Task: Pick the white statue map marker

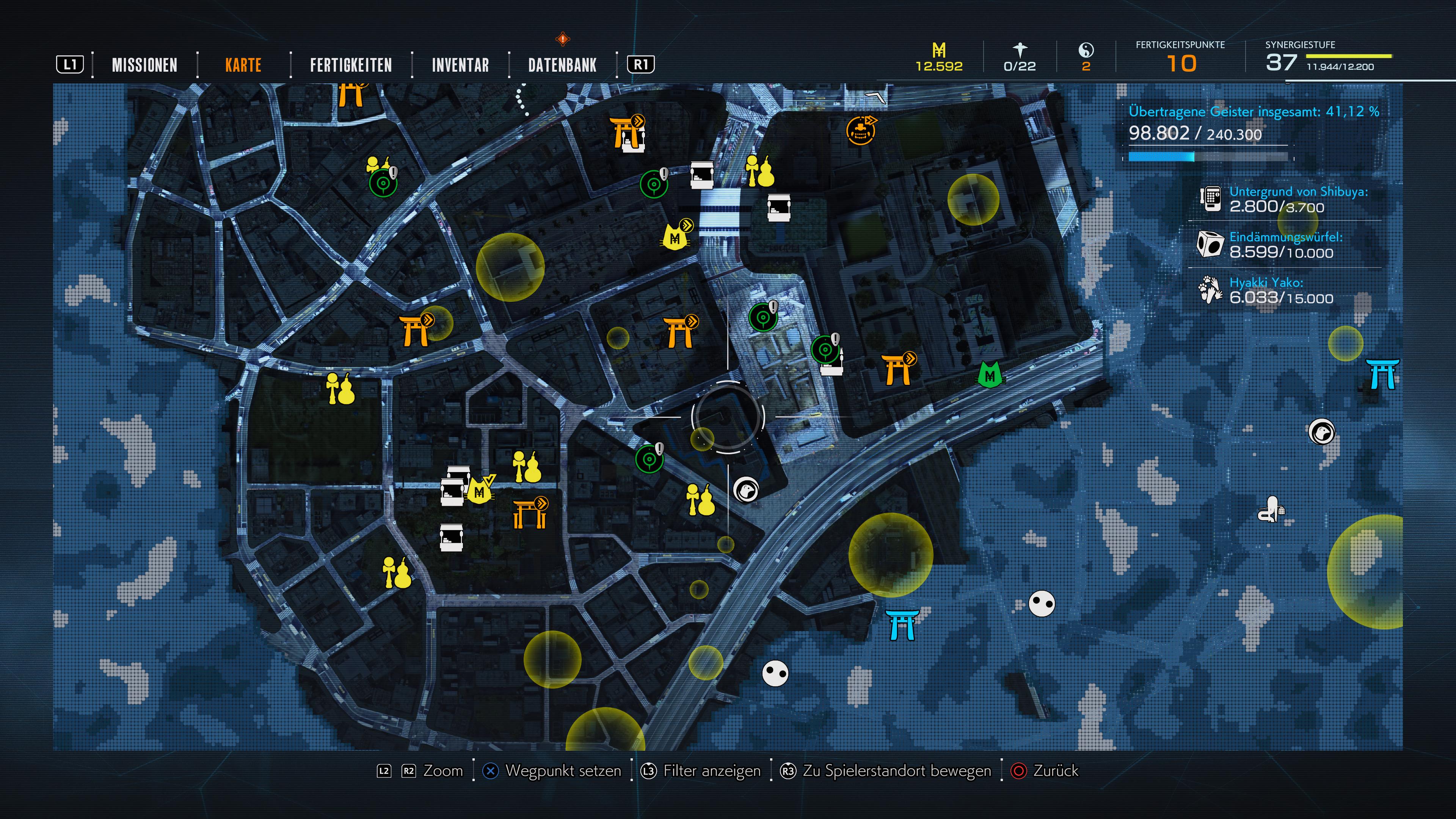Action: coord(1271,510)
